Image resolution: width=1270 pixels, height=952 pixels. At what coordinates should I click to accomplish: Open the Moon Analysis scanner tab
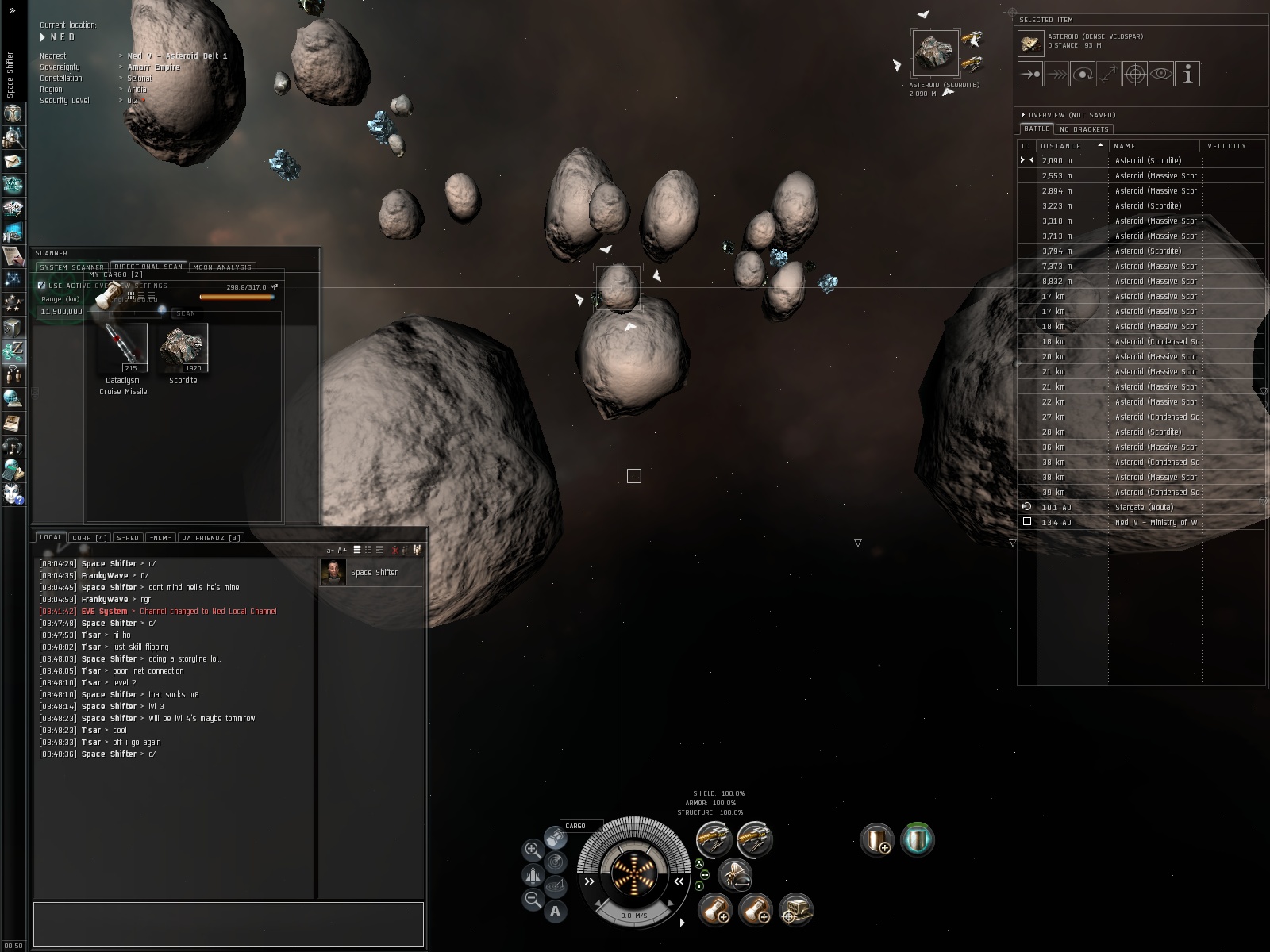pos(221,267)
